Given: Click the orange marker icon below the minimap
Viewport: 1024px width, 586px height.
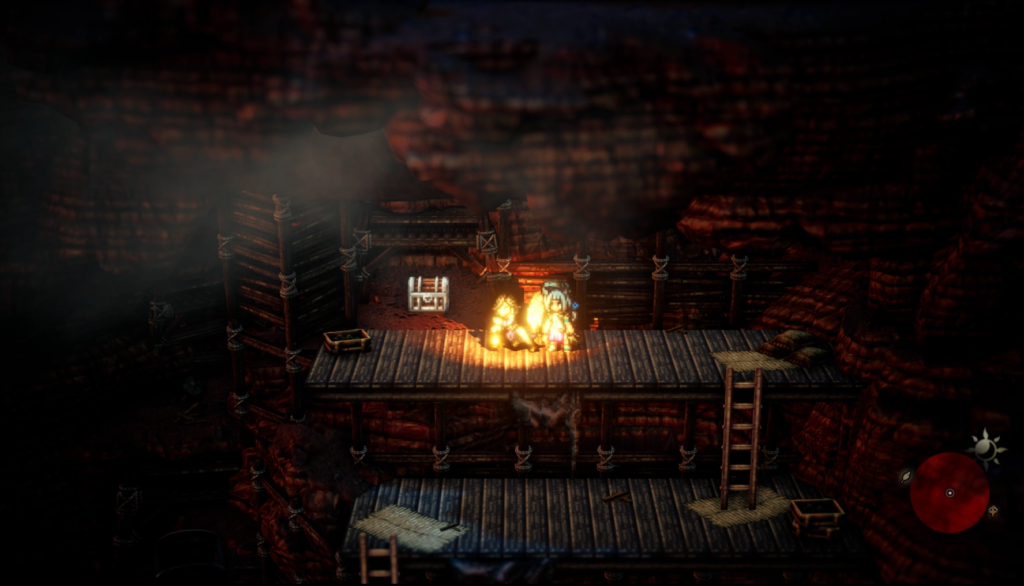Looking at the screenshot, I should [x=993, y=511].
